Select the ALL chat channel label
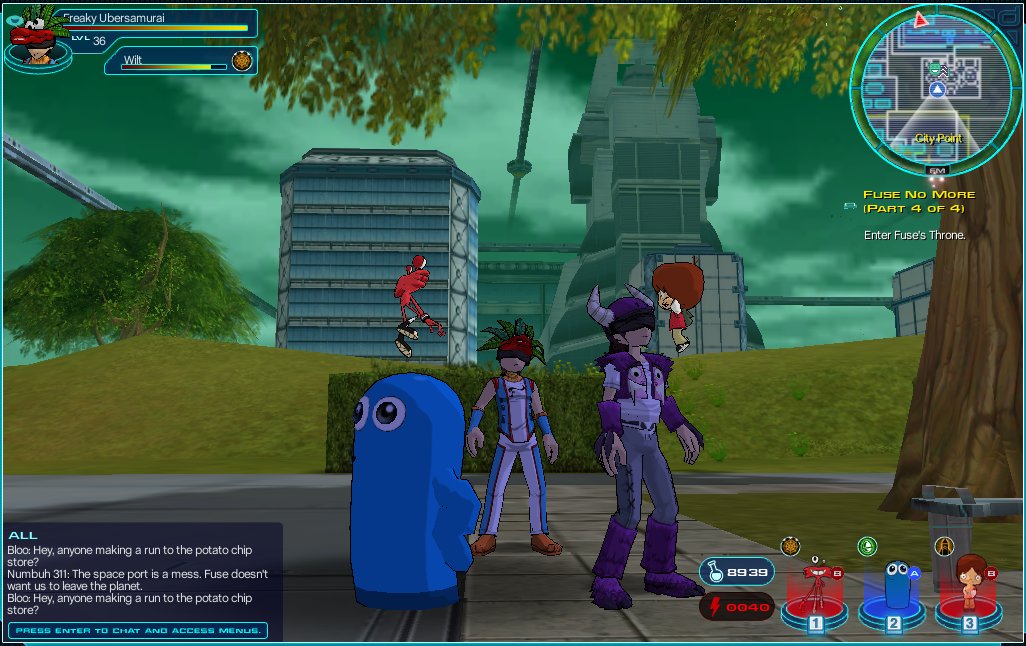 [22, 536]
